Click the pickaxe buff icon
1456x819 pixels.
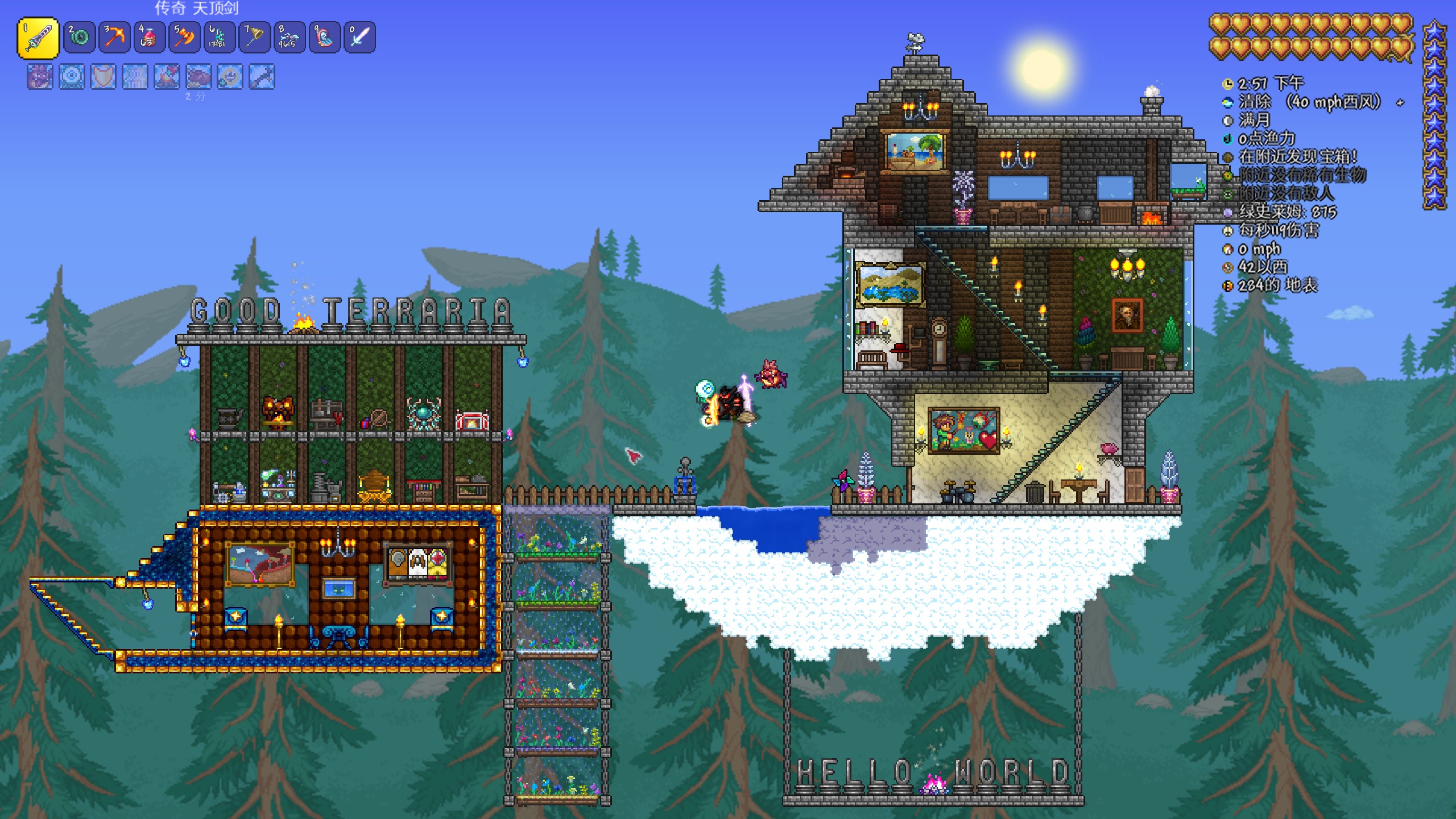pos(262,77)
